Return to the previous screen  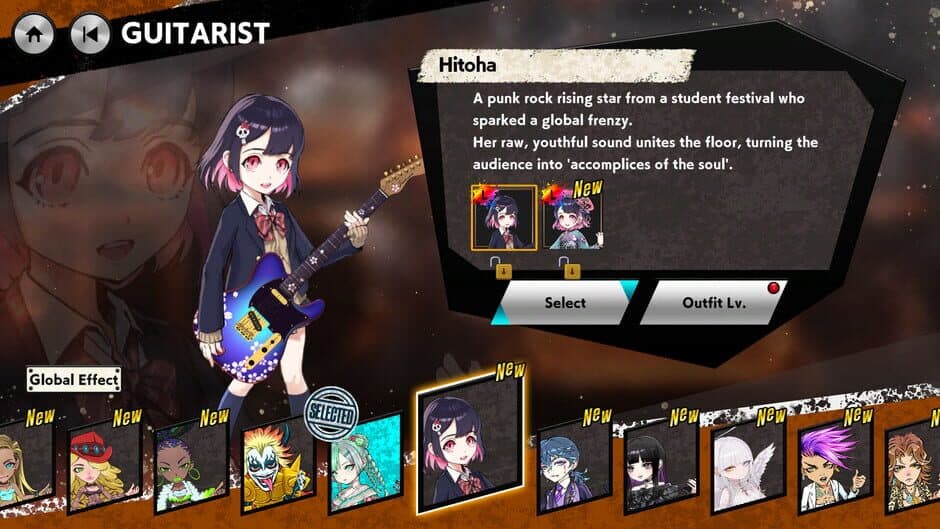pos(90,34)
